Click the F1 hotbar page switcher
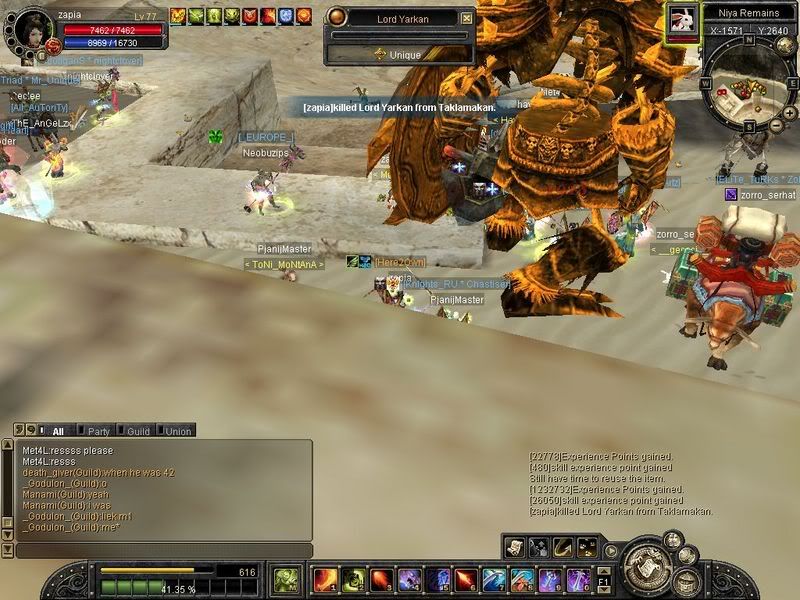The image size is (800, 600). coord(603,579)
